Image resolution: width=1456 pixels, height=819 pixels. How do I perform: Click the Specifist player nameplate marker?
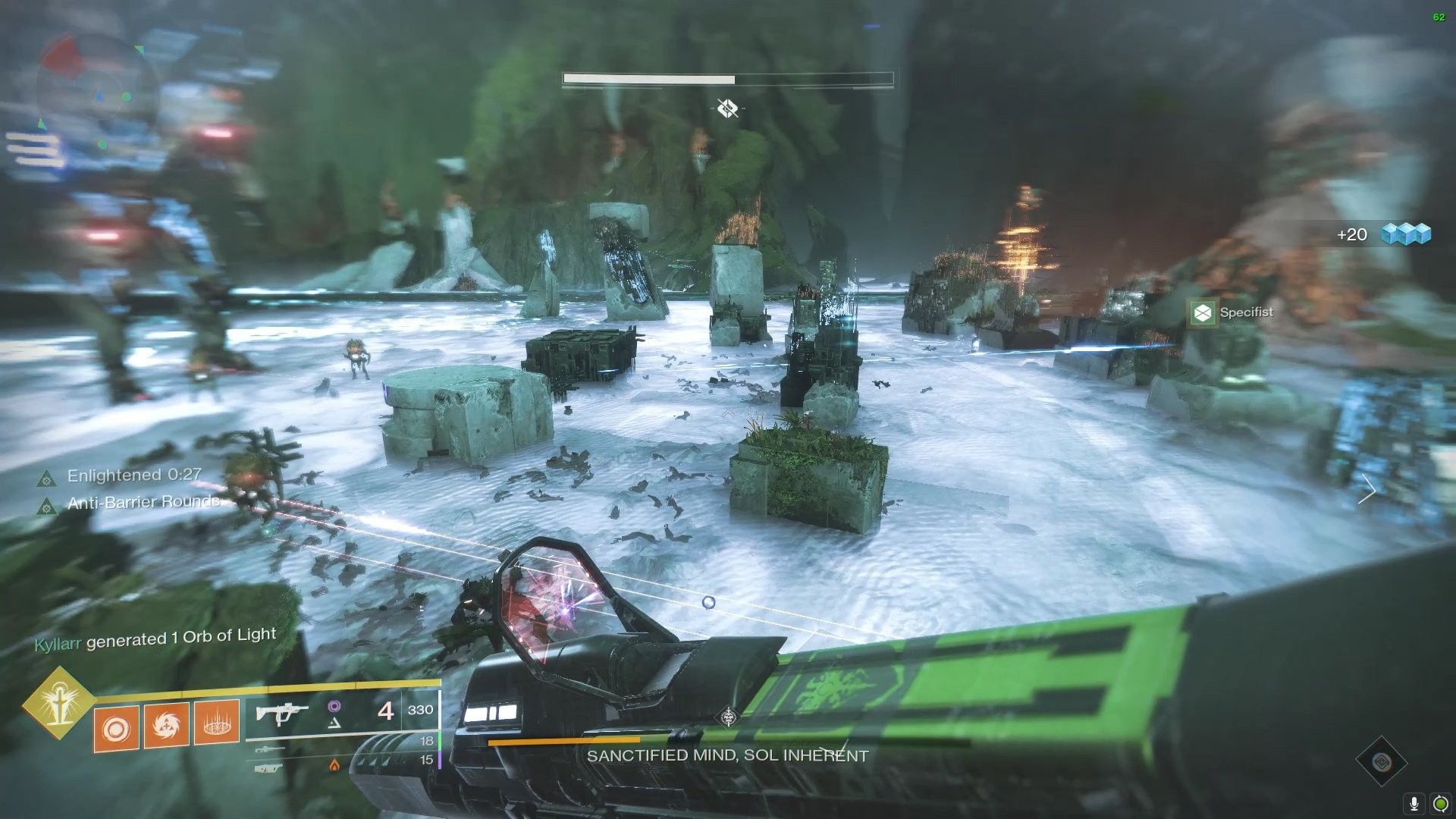pos(1234,312)
